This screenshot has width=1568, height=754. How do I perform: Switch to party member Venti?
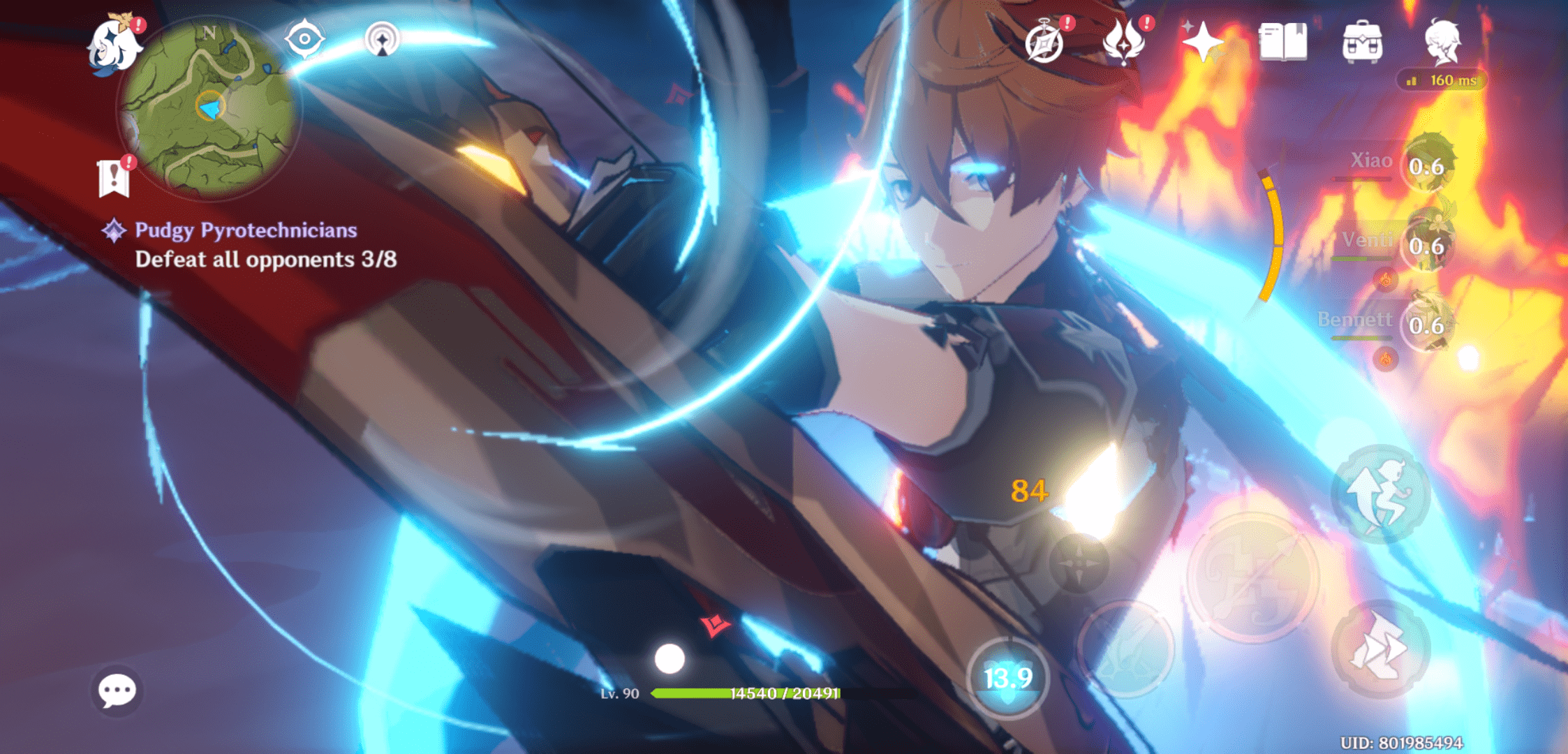(1427, 244)
